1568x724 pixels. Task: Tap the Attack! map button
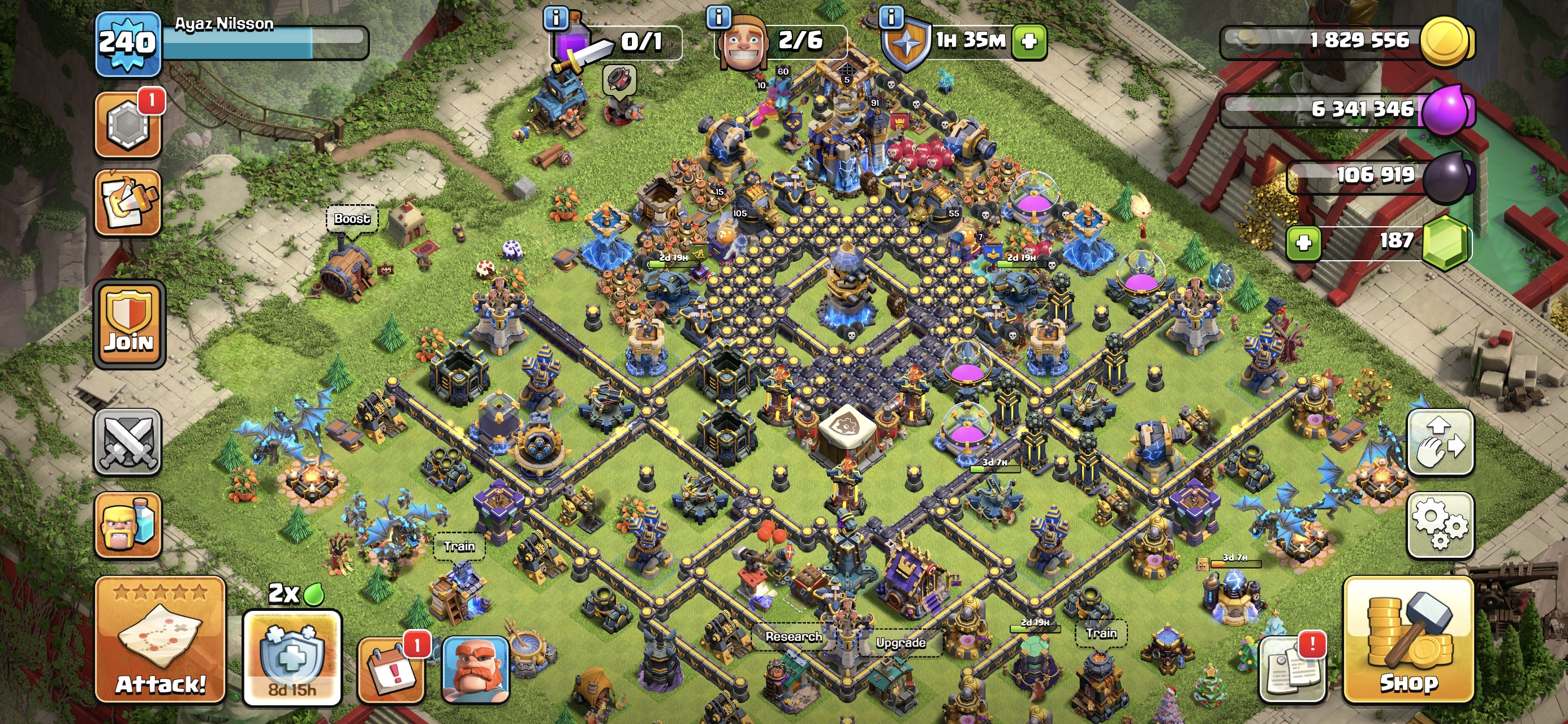tap(160, 639)
